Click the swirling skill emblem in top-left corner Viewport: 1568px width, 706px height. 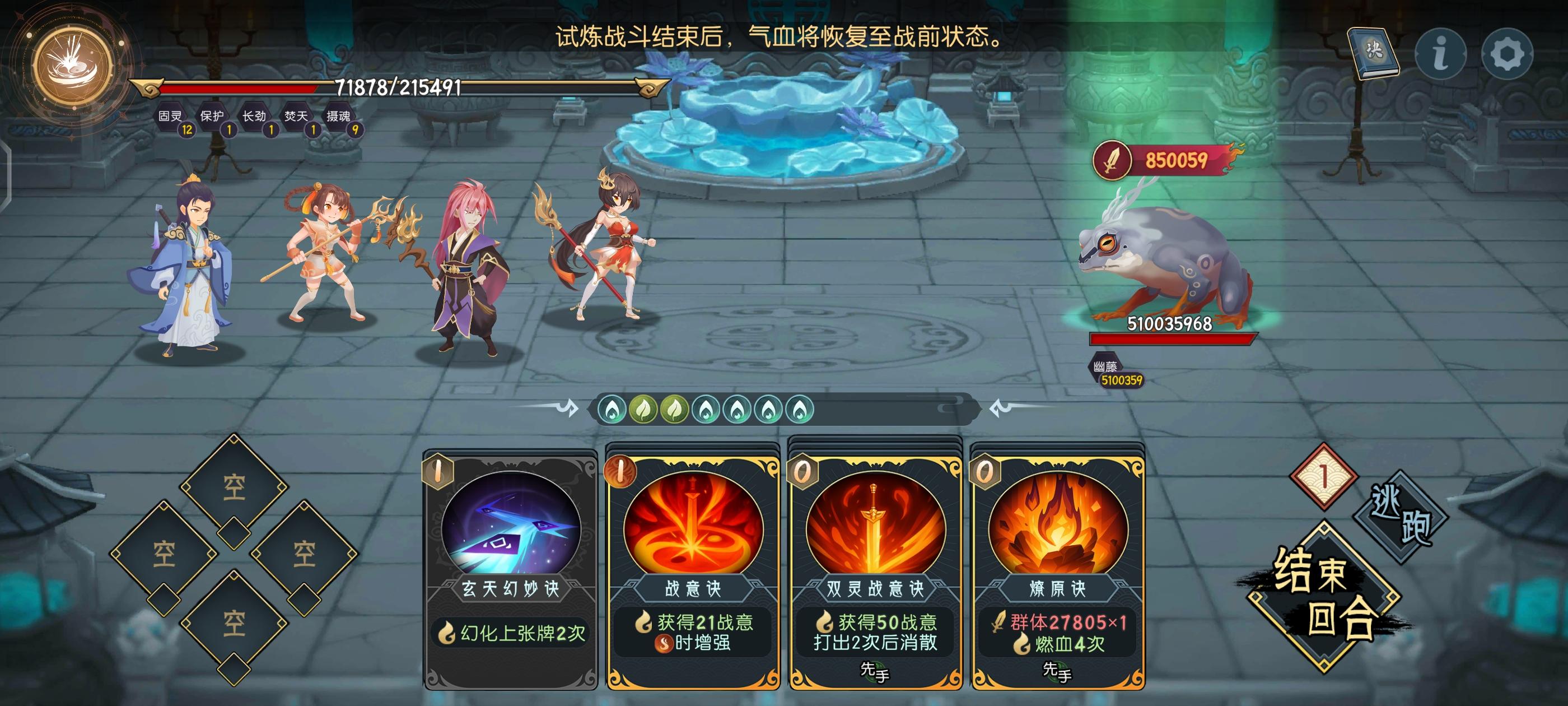click(x=73, y=64)
